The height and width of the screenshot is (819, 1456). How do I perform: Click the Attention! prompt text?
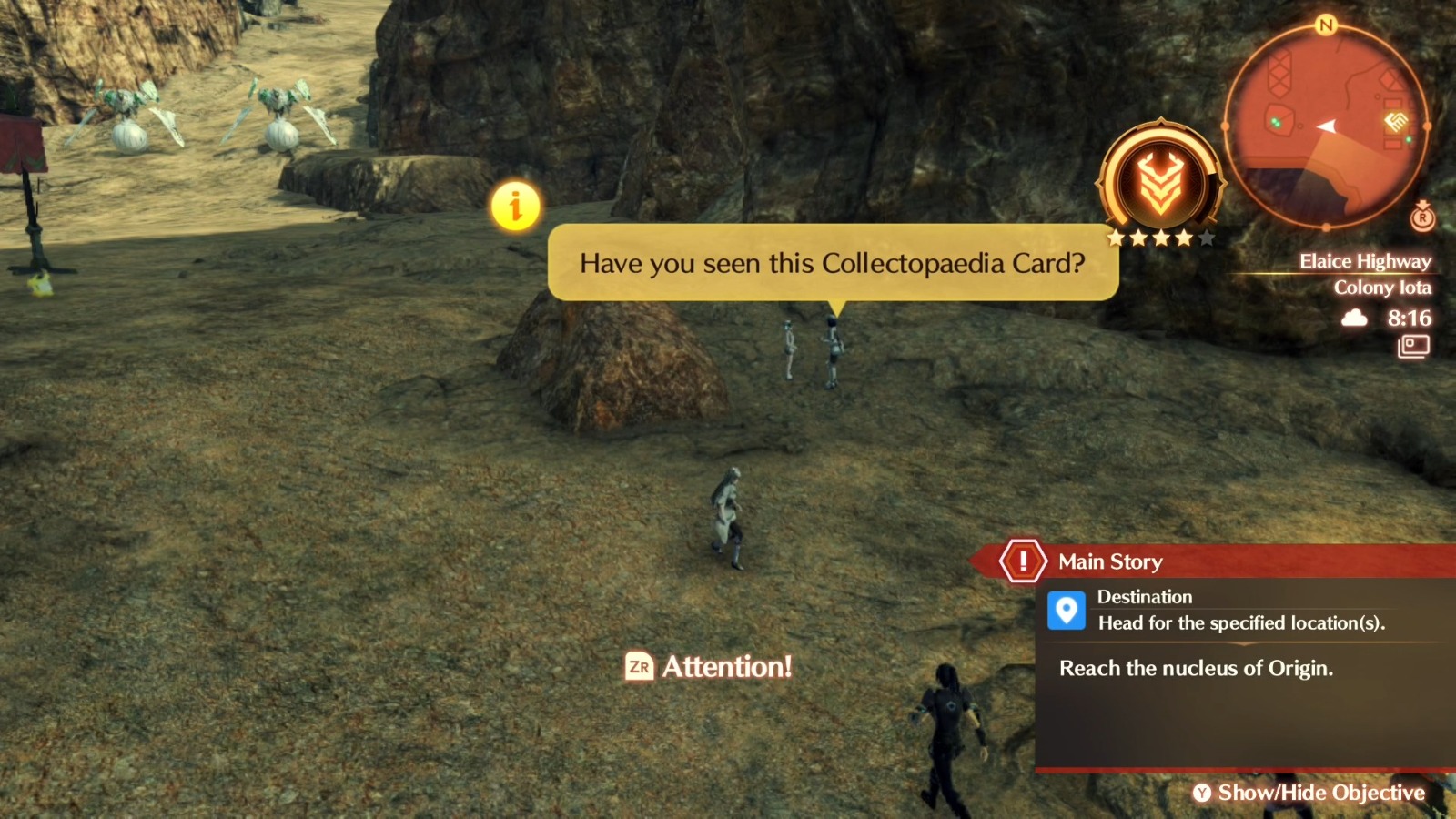coord(728,667)
